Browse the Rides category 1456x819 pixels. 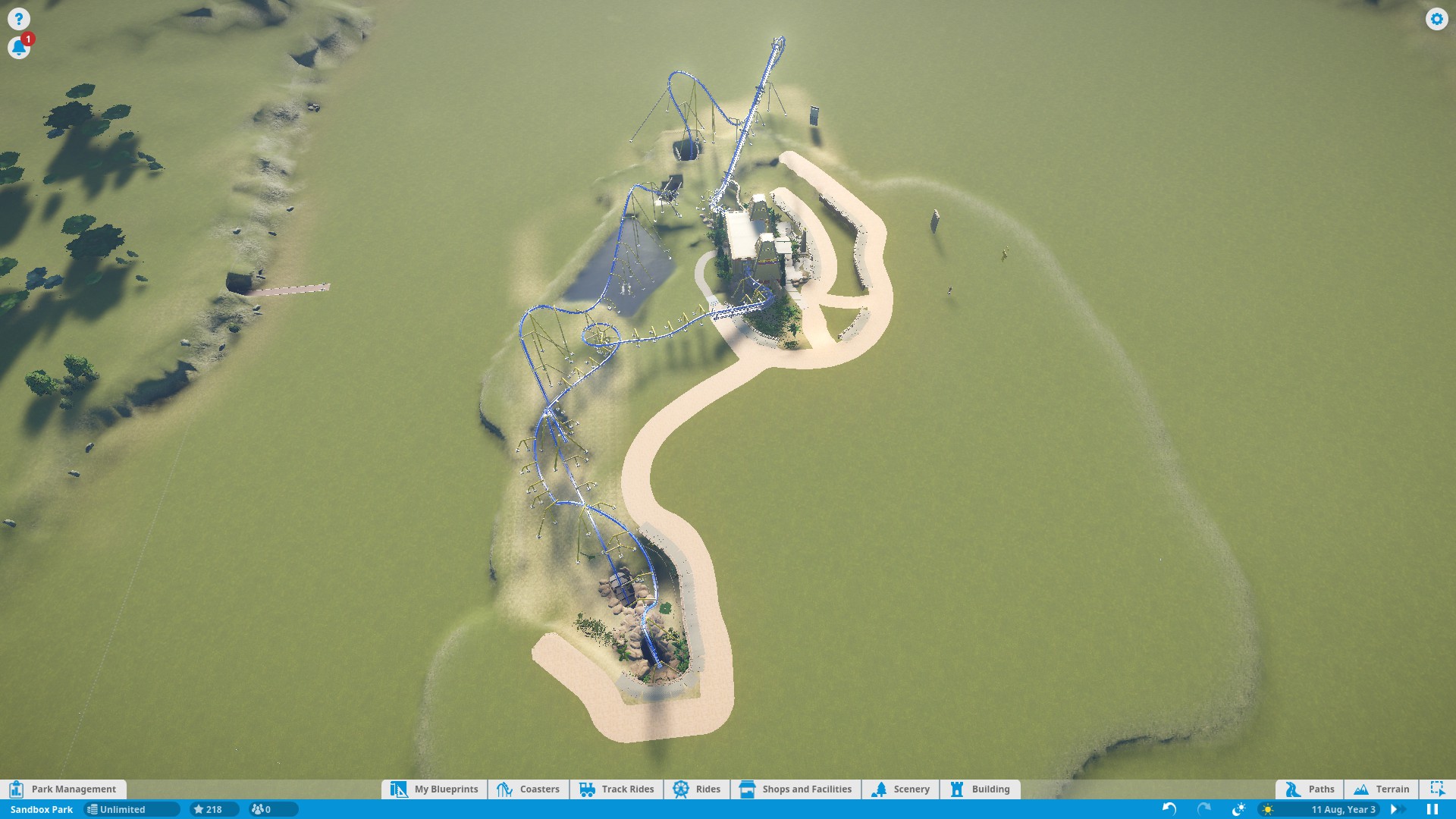pos(697,789)
